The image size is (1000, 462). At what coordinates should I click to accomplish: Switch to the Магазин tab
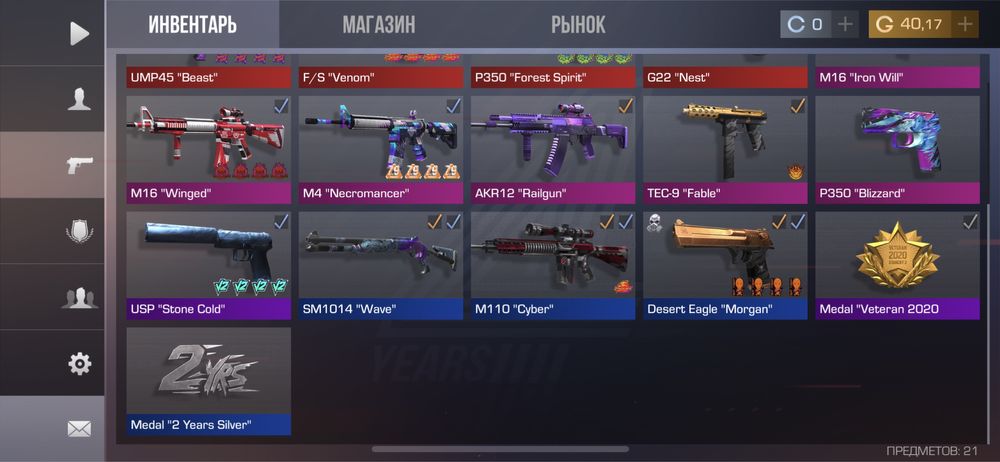[378, 24]
